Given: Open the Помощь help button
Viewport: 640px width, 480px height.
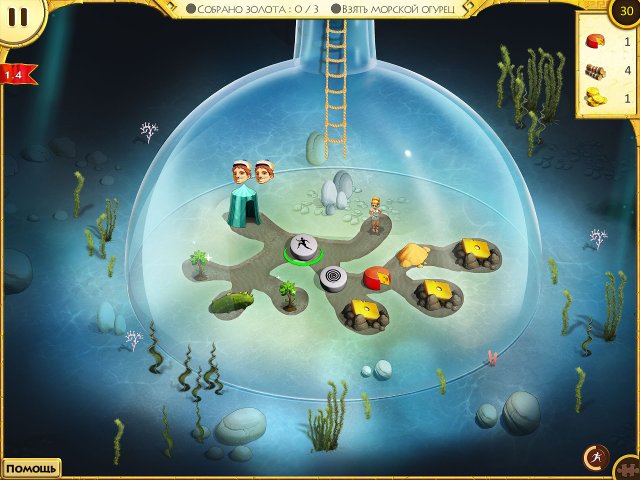Looking at the screenshot, I should [30, 468].
